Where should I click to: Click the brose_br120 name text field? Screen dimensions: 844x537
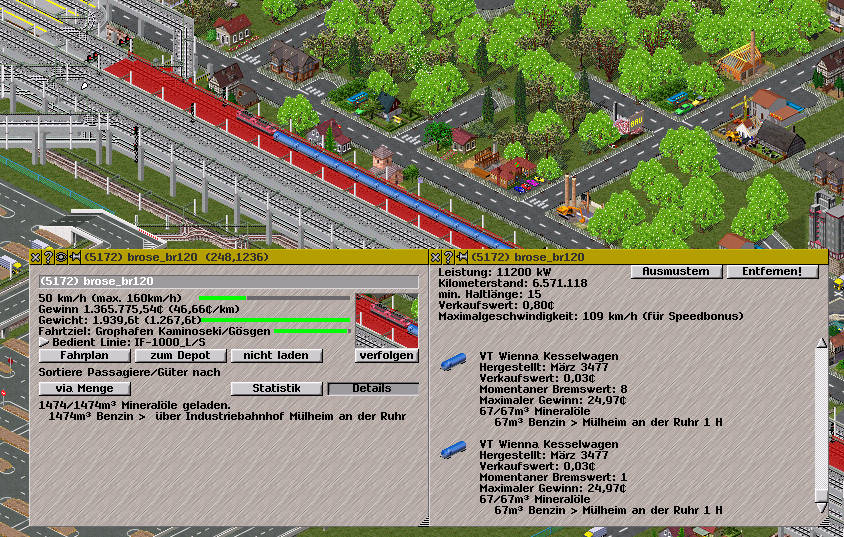[x=228, y=282]
